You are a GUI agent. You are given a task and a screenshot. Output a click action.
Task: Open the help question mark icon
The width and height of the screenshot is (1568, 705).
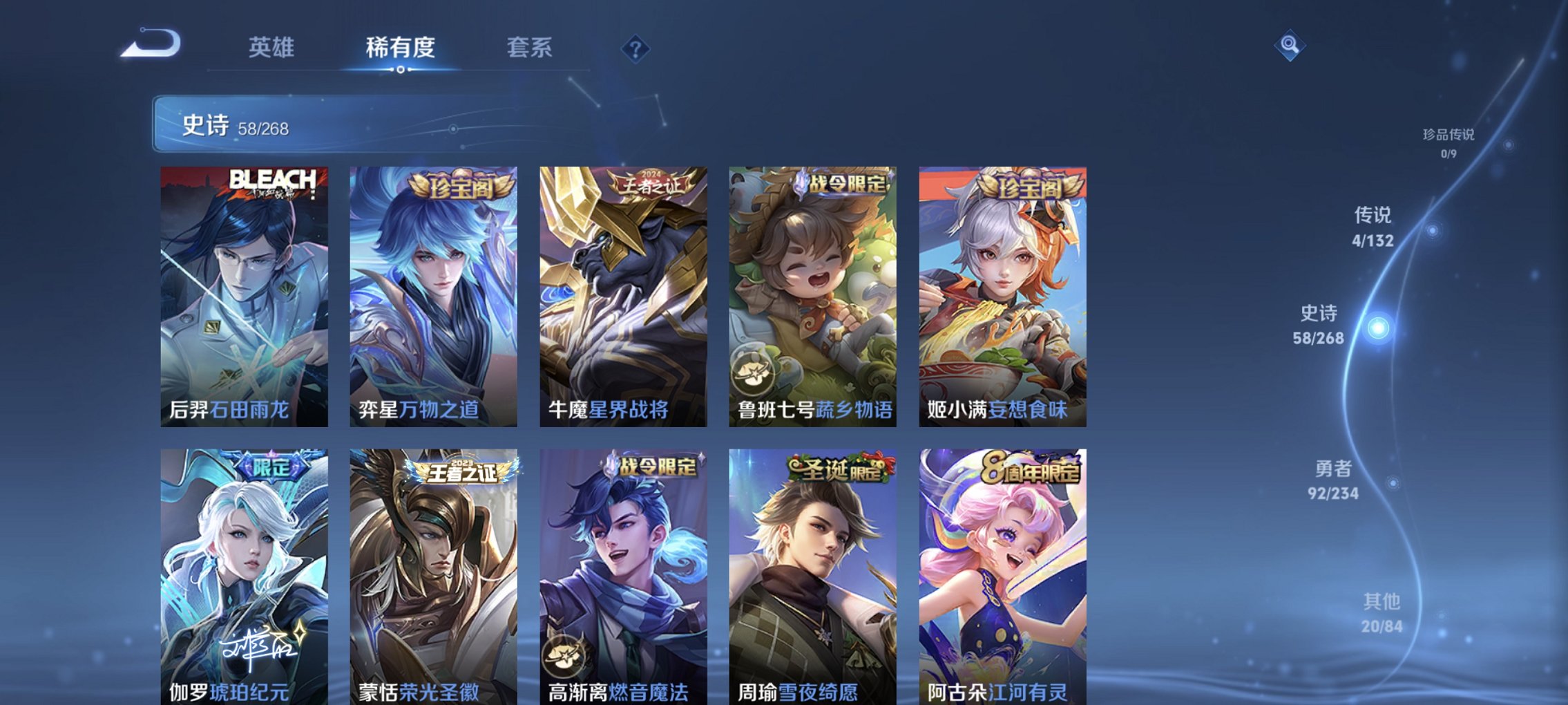(x=636, y=48)
